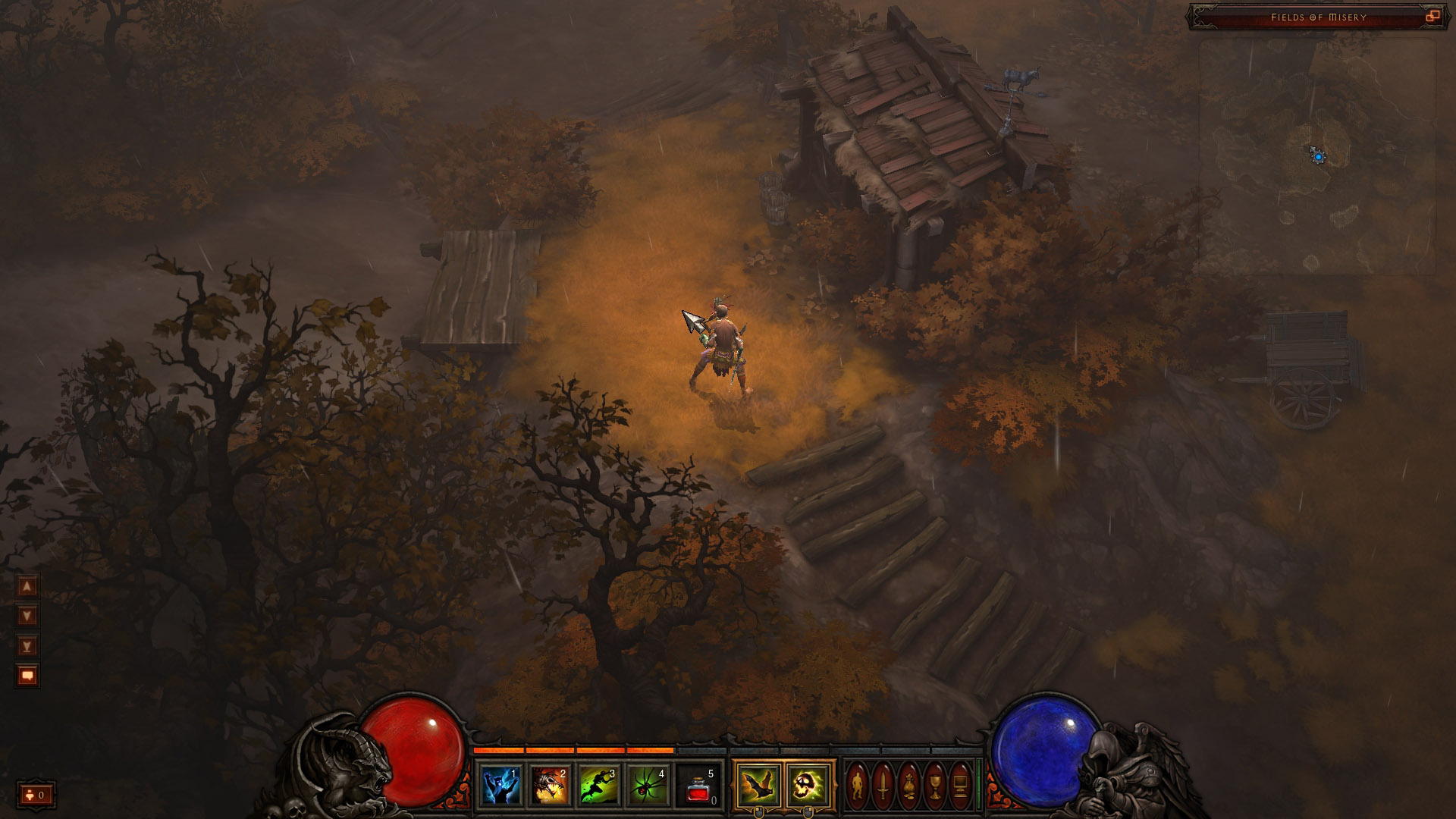
Task: Cast the spider skill in slot 4
Action: point(649,785)
